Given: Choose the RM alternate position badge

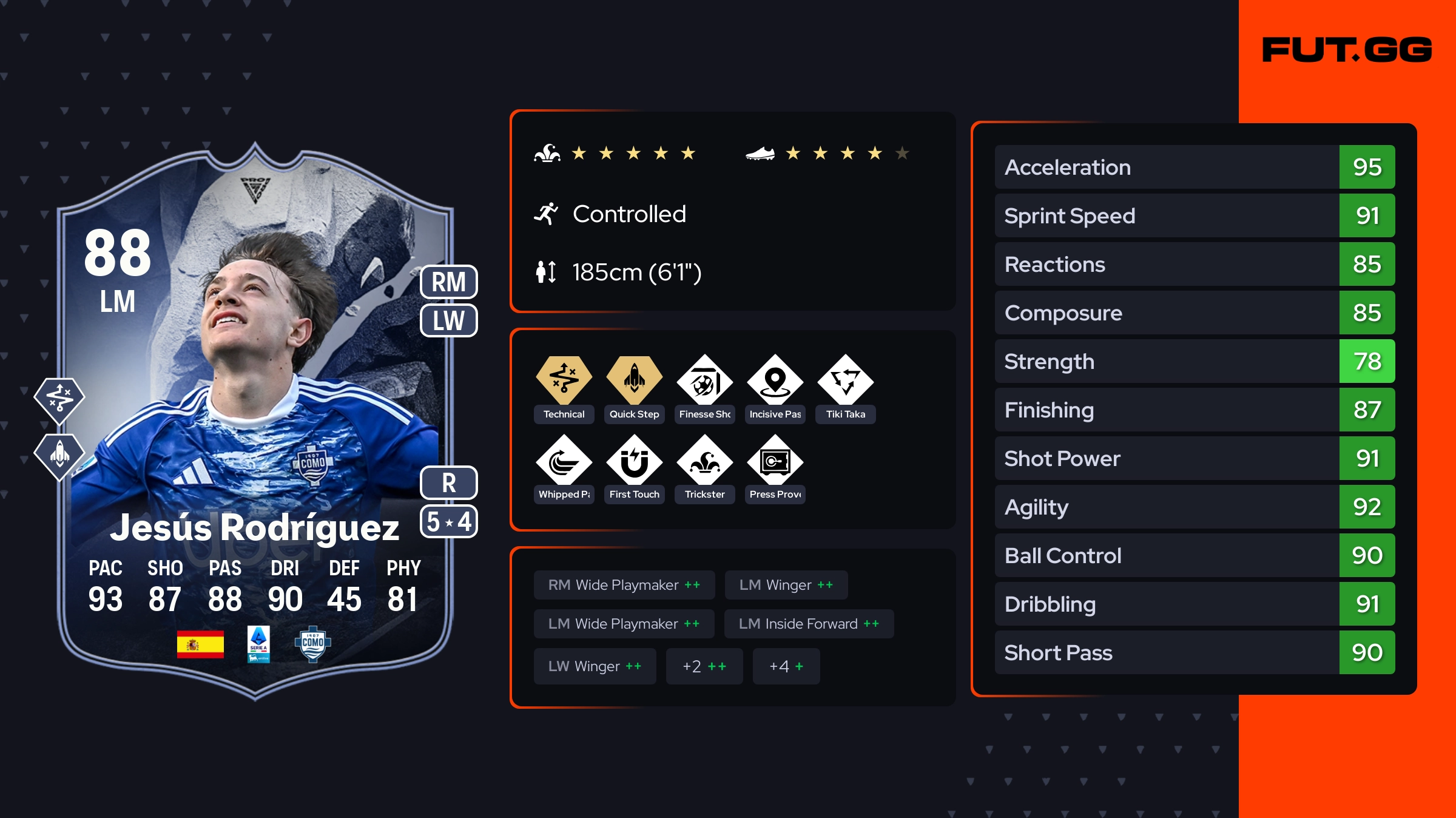Looking at the screenshot, I should click(x=448, y=282).
